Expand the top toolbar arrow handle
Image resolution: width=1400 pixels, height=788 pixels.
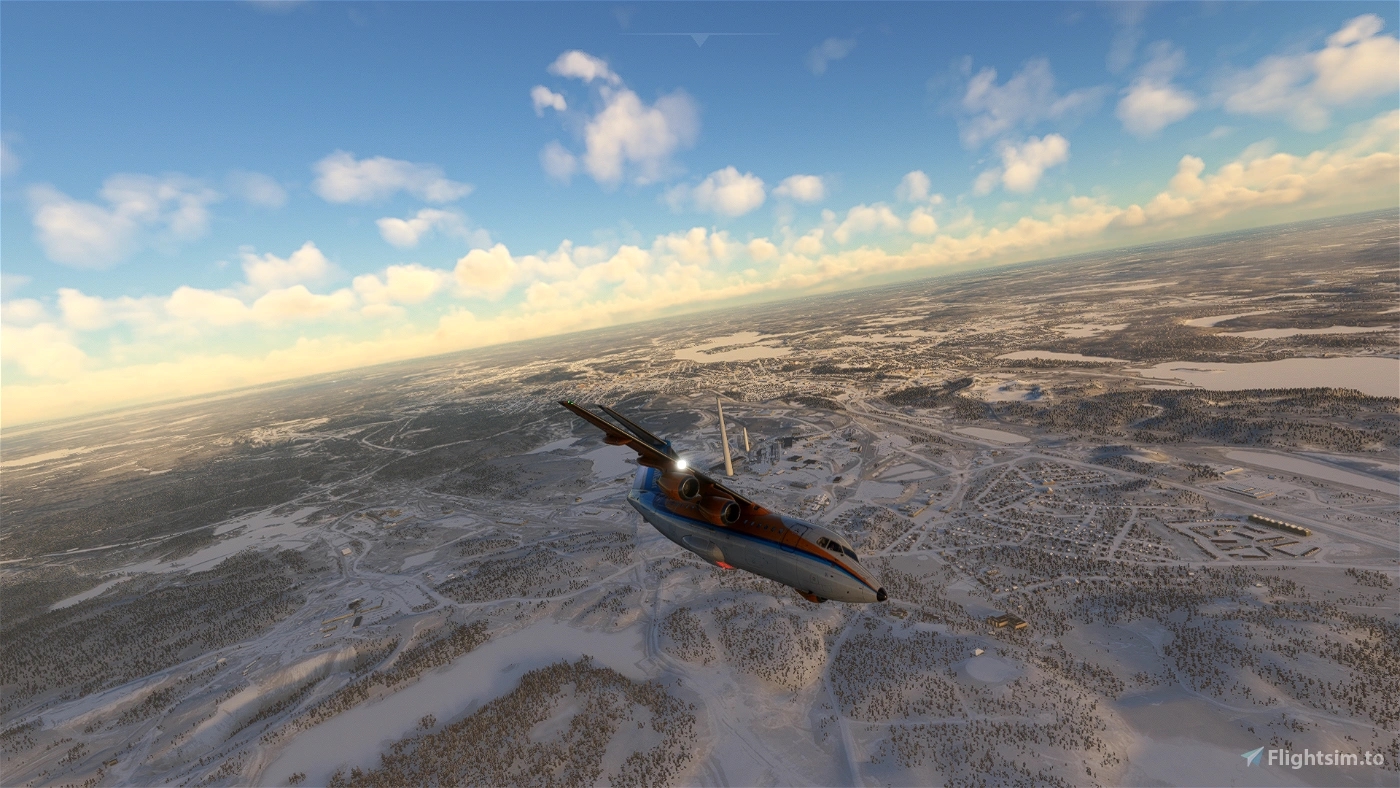(x=699, y=39)
